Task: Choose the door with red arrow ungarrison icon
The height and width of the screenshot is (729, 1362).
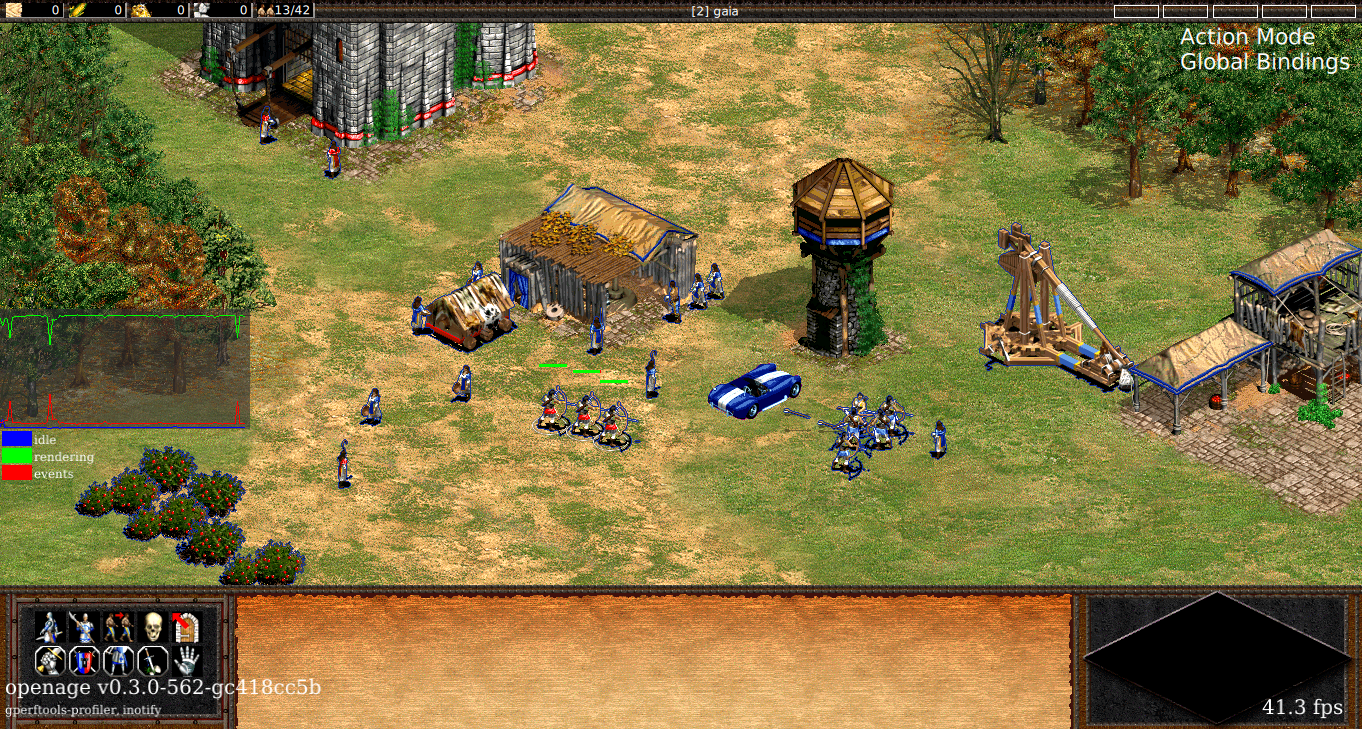Action: coord(186,628)
